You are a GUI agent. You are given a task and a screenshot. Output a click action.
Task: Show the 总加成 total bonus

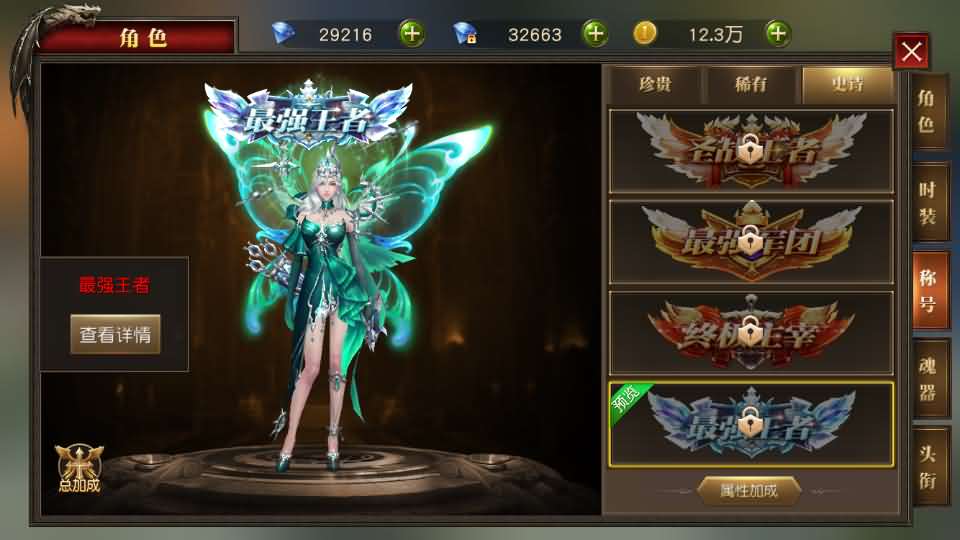79,468
